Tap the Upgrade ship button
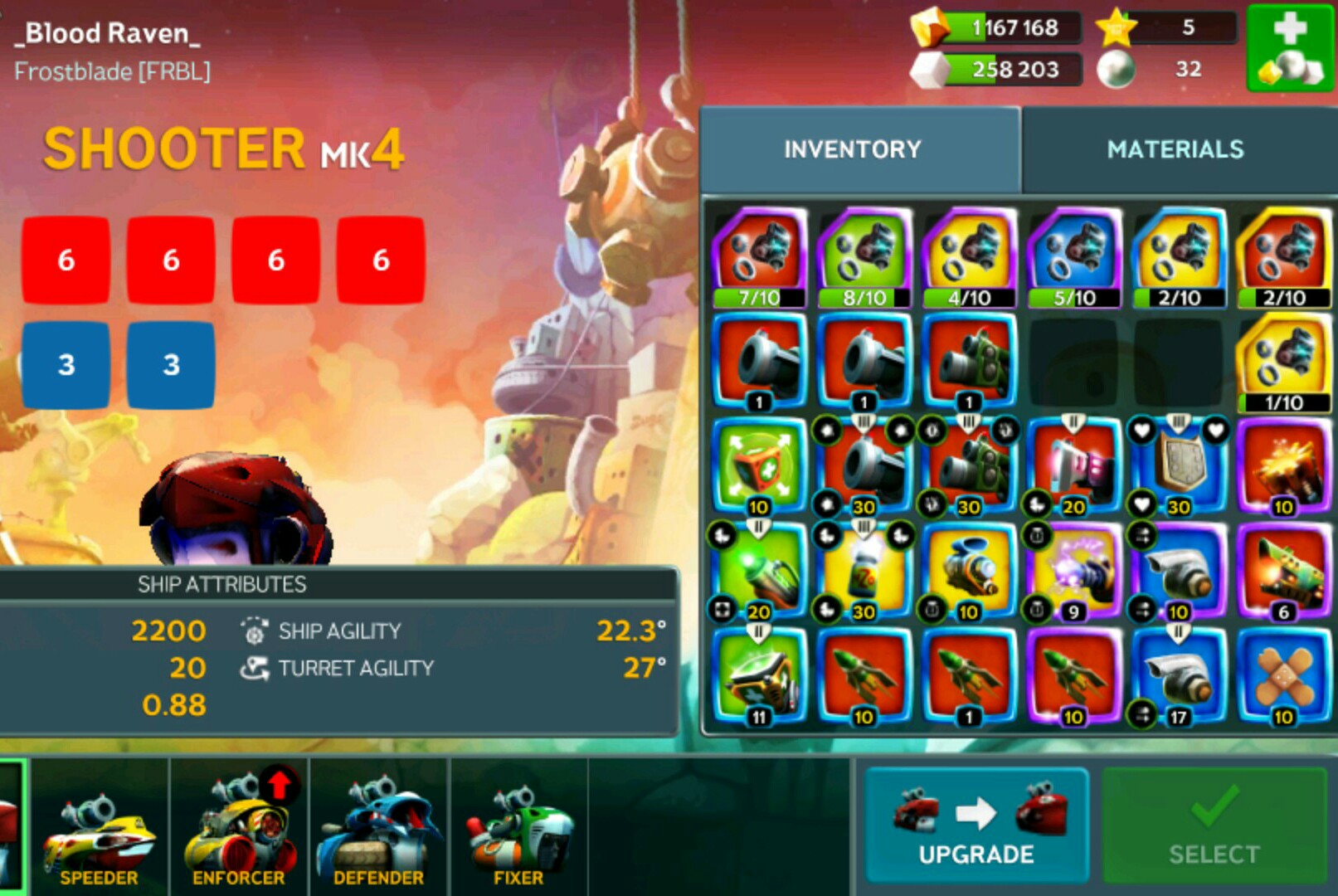 pos(976,825)
